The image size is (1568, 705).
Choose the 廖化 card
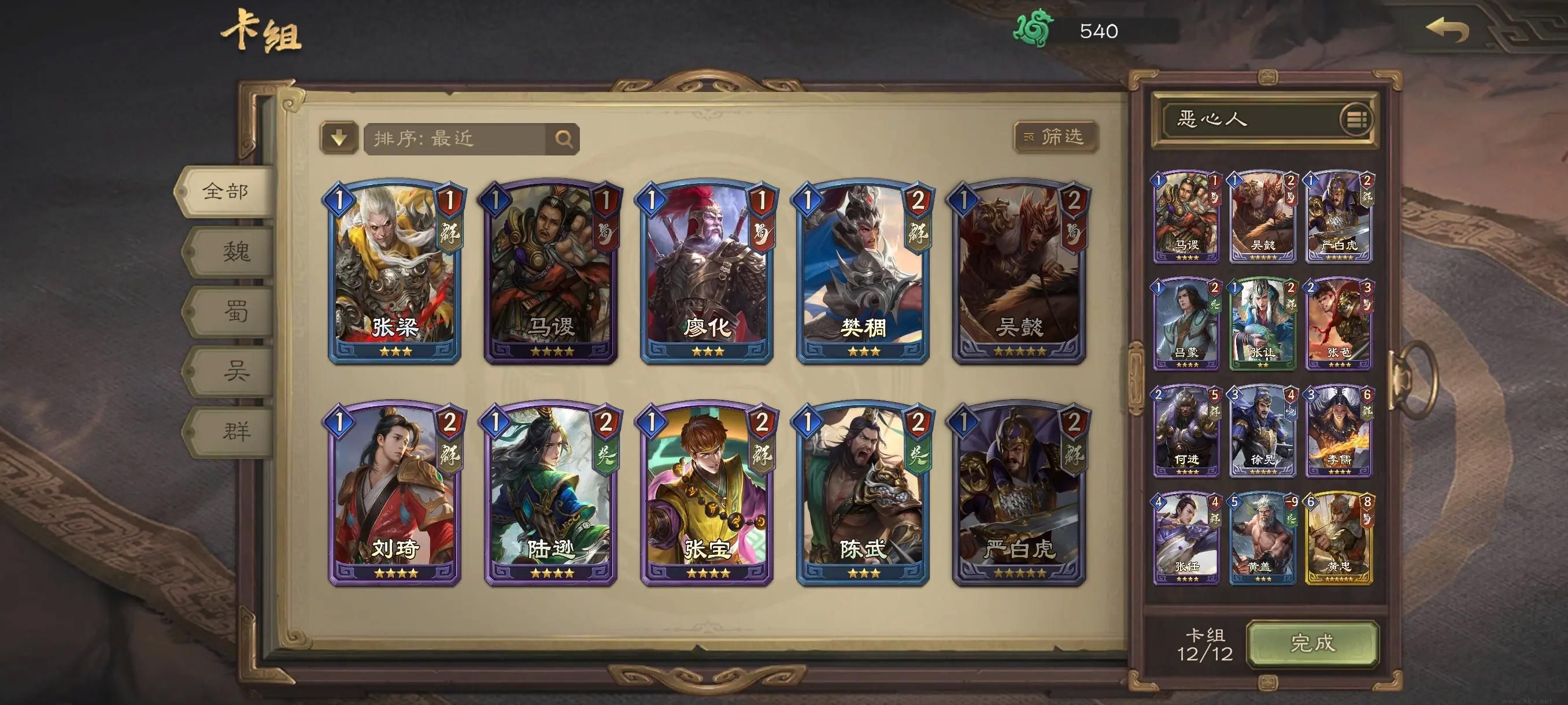click(x=707, y=271)
